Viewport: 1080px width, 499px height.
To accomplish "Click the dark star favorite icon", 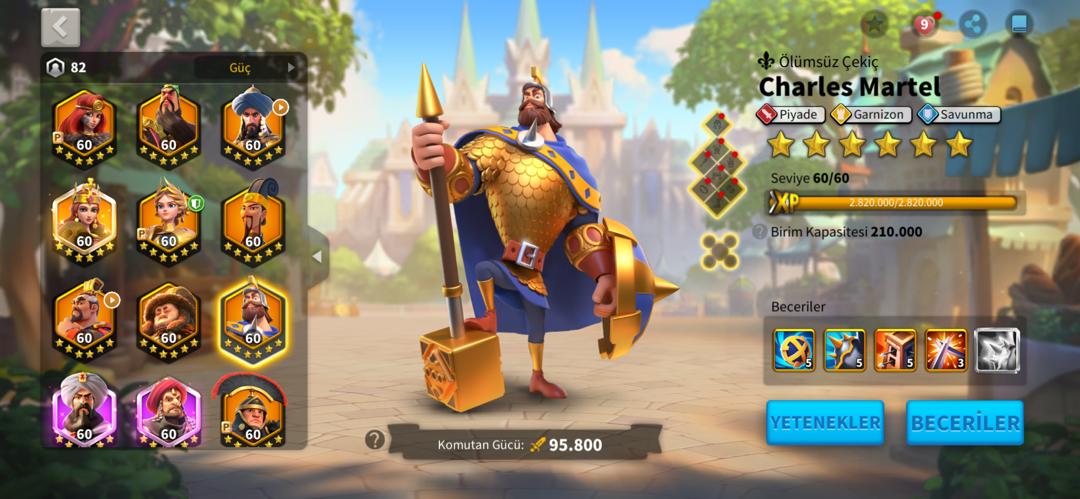I will [875, 24].
